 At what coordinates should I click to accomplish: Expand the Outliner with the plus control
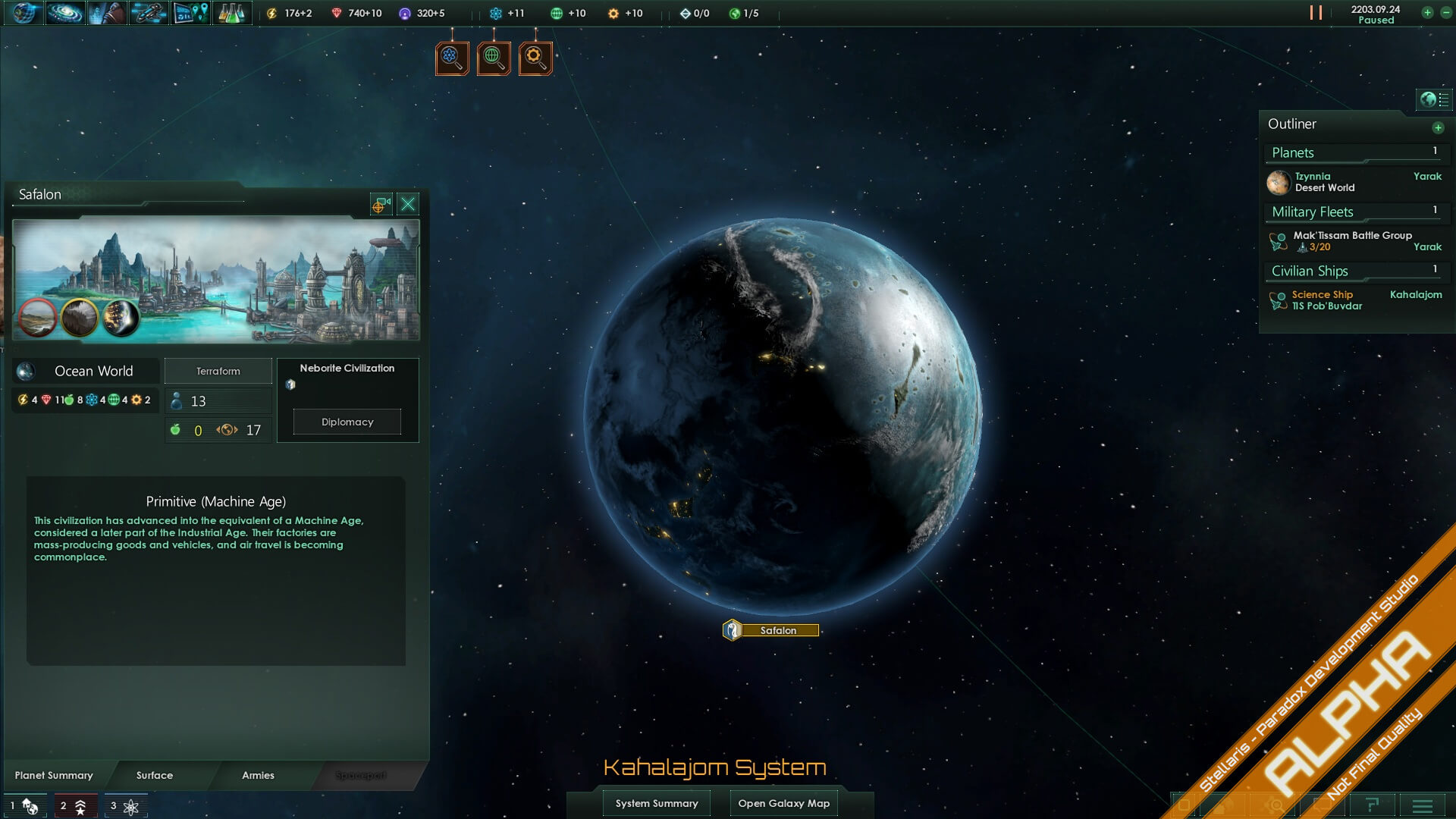(1439, 127)
